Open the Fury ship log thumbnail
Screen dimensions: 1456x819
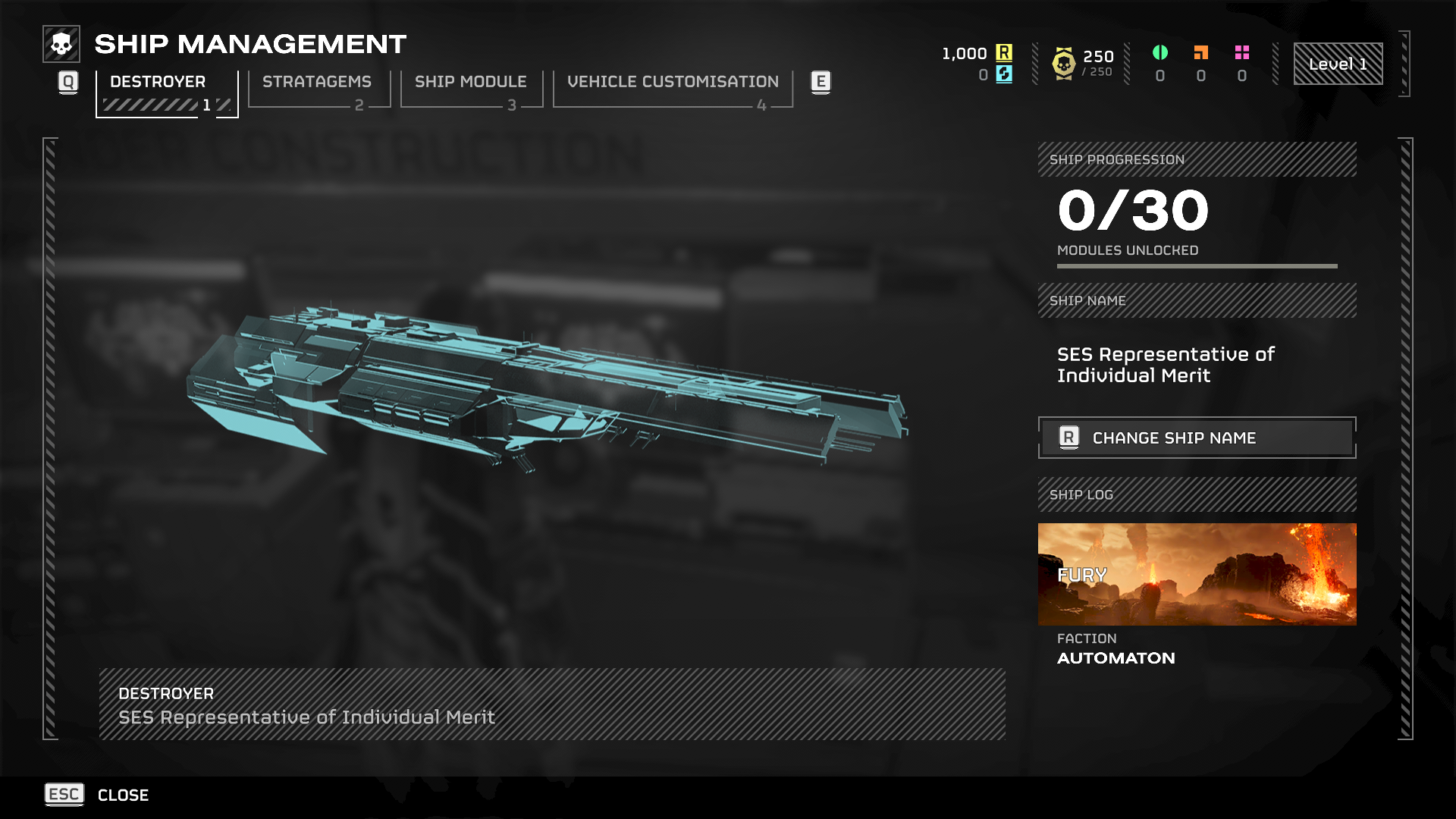pyautogui.click(x=1197, y=574)
